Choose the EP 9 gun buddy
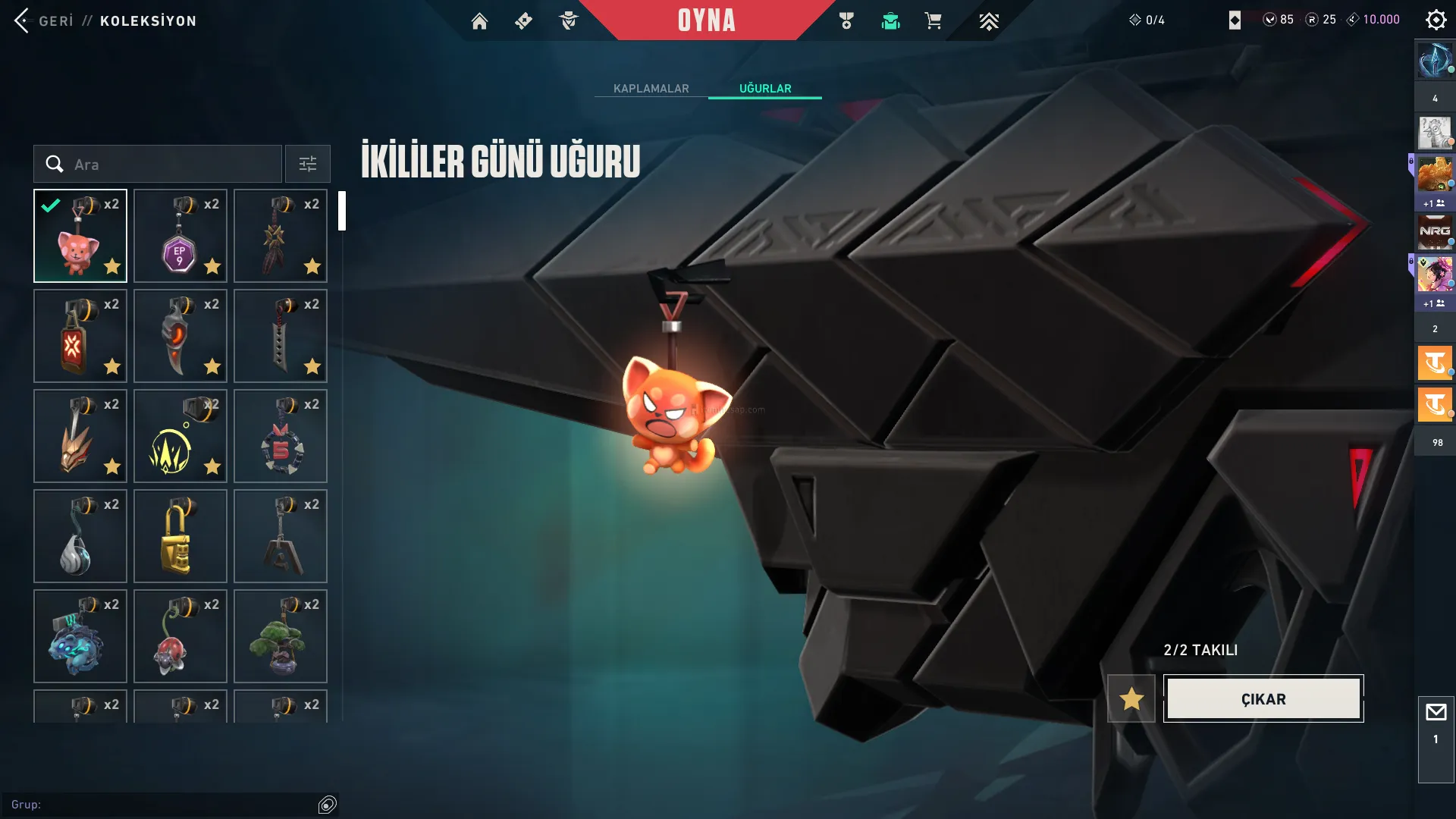The image size is (1456, 819). [180, 236]
